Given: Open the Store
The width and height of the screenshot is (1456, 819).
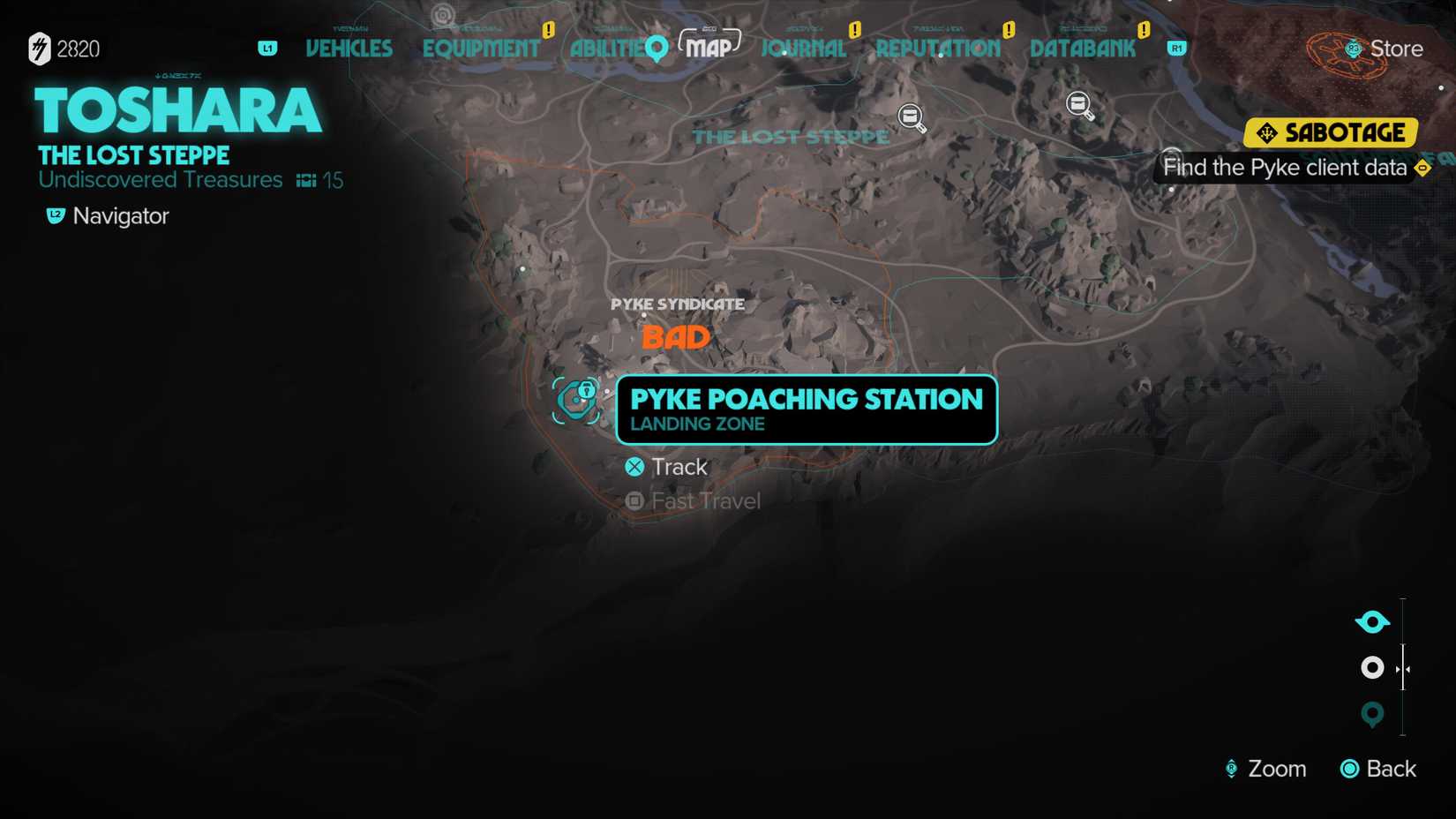Looking at the screenshot, I should pos(1384,49).
